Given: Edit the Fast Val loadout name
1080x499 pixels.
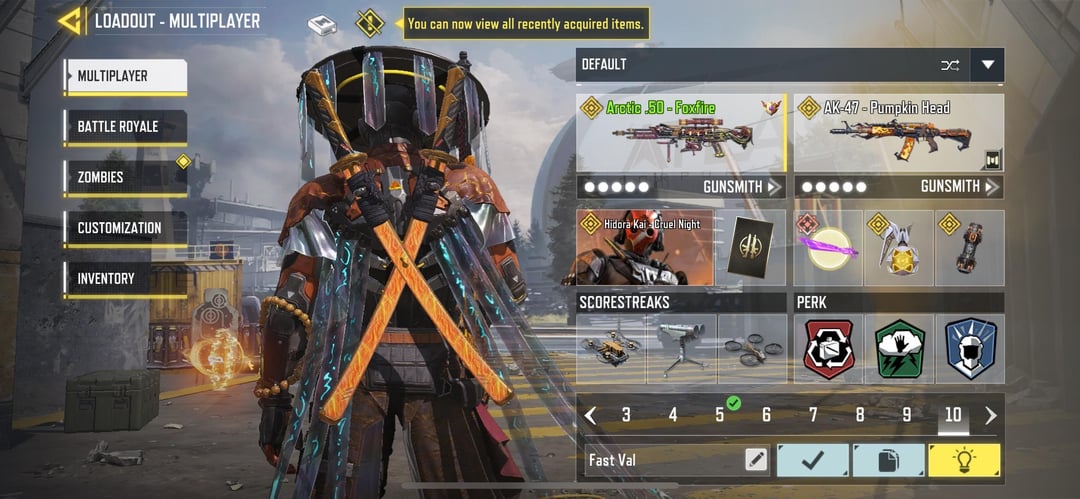Looking at the screenshot, I should coord(756,460).
